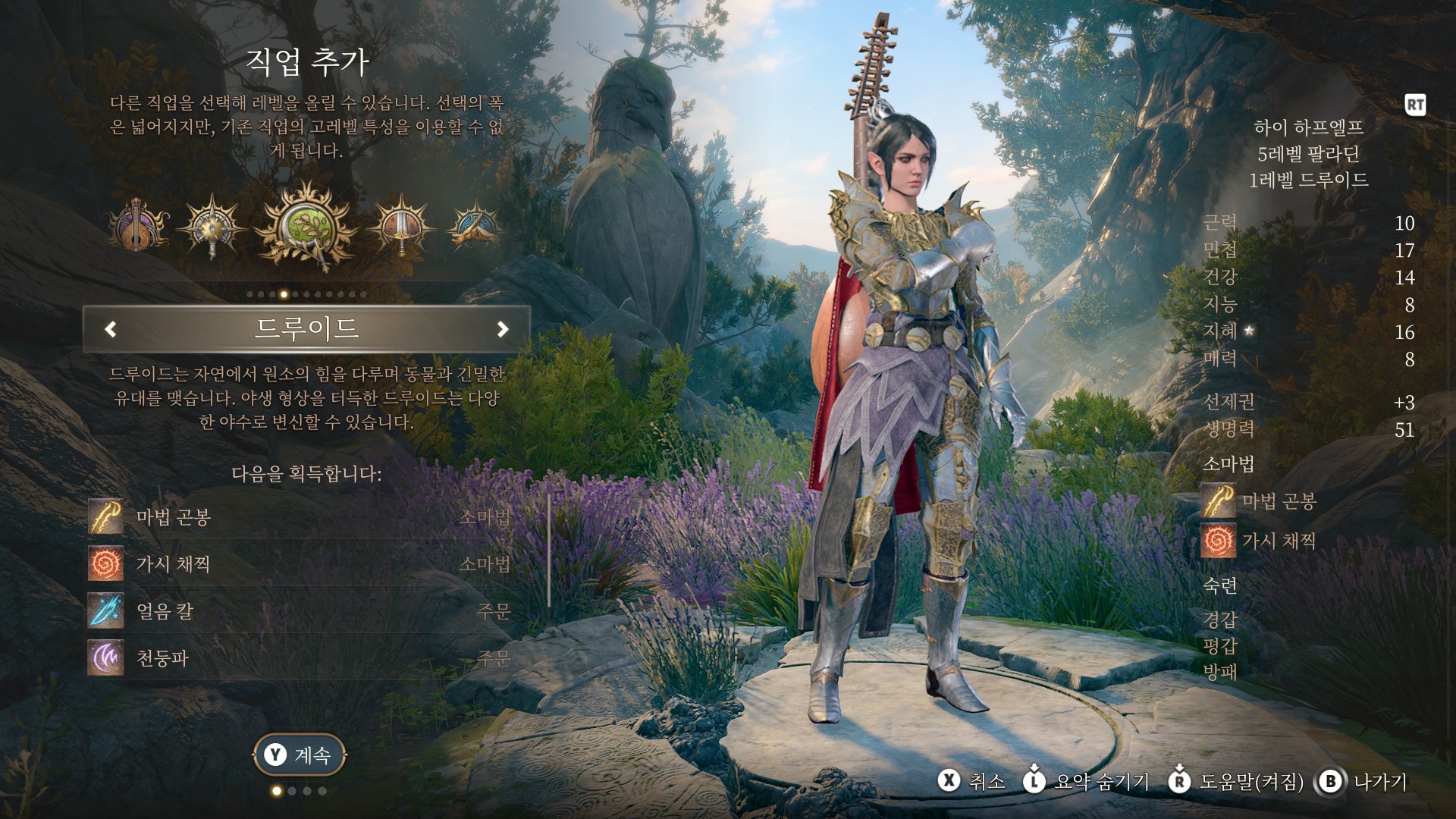Choose the Monk class emblem
1456x819 pixels.
pyautogui.click(x=476, y=225)
